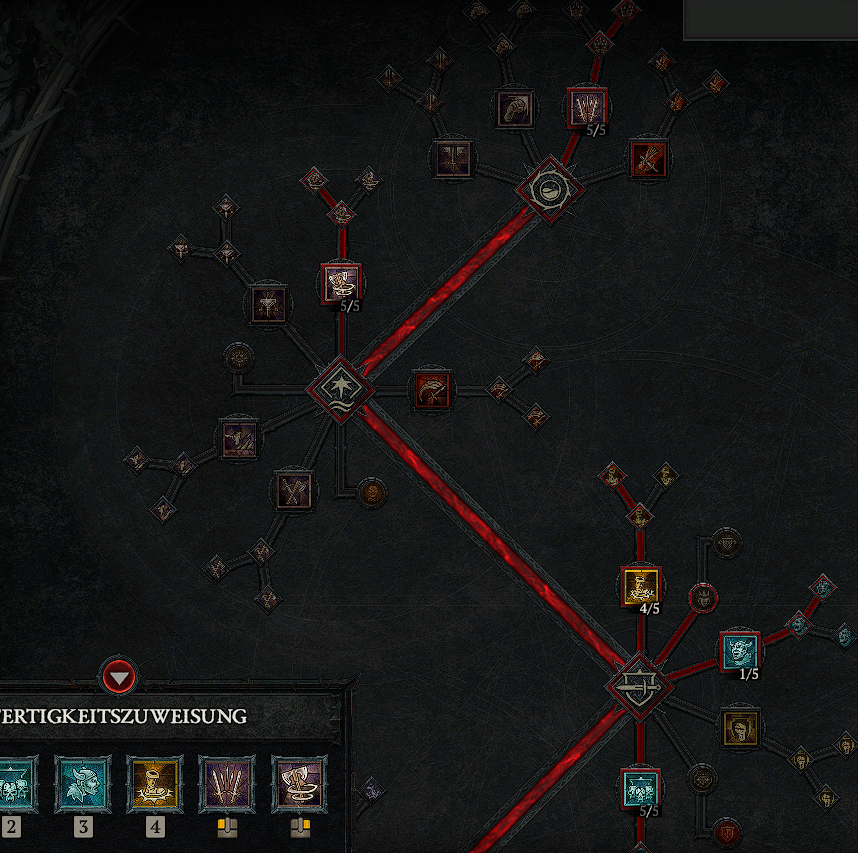The height and width of the screenshot is (853, 858).
Task: Click the three swords skill node with 5/5 rank
Action: coord(585,107)
